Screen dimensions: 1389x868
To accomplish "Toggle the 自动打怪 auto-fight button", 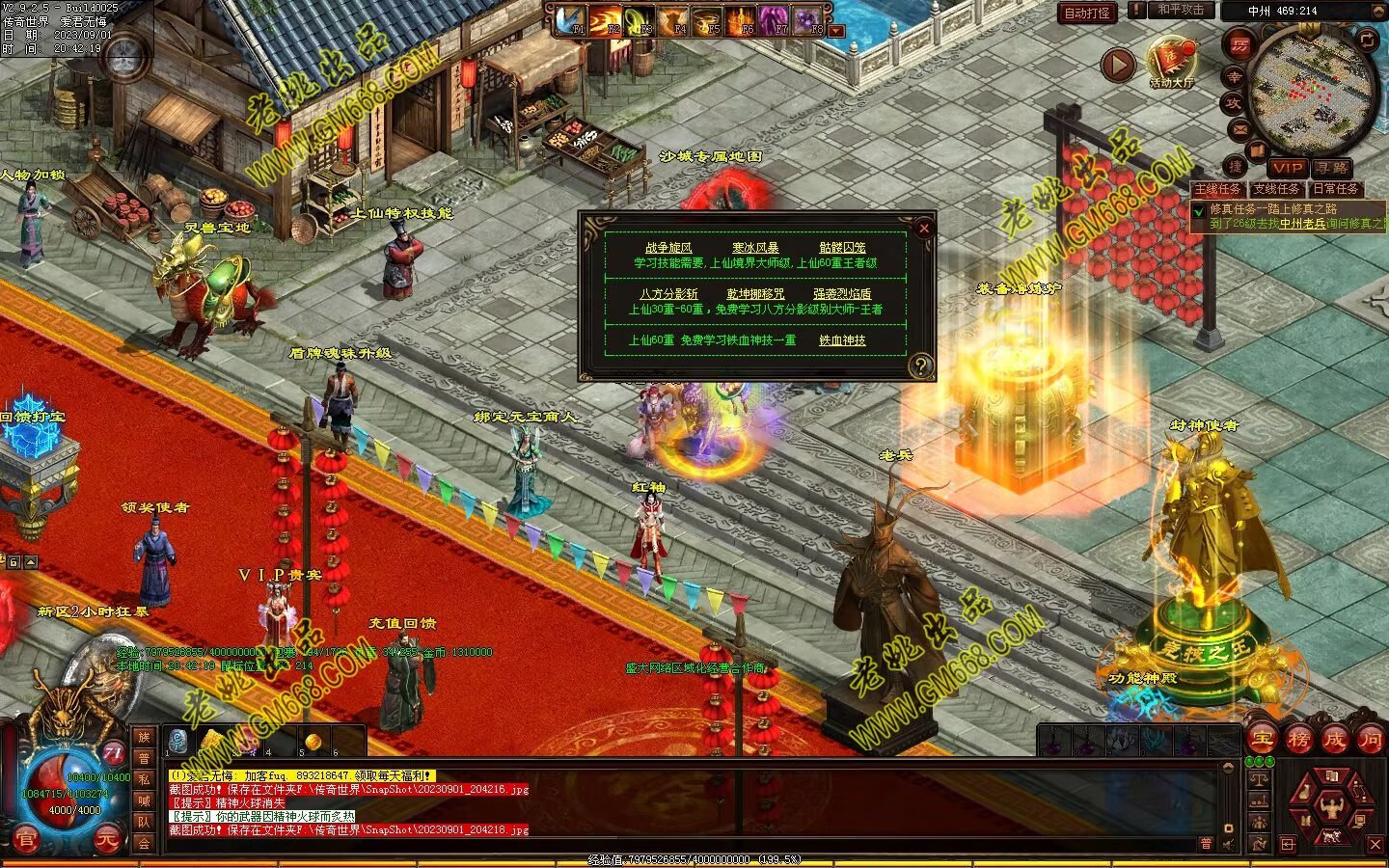I will click(1088, 13).
